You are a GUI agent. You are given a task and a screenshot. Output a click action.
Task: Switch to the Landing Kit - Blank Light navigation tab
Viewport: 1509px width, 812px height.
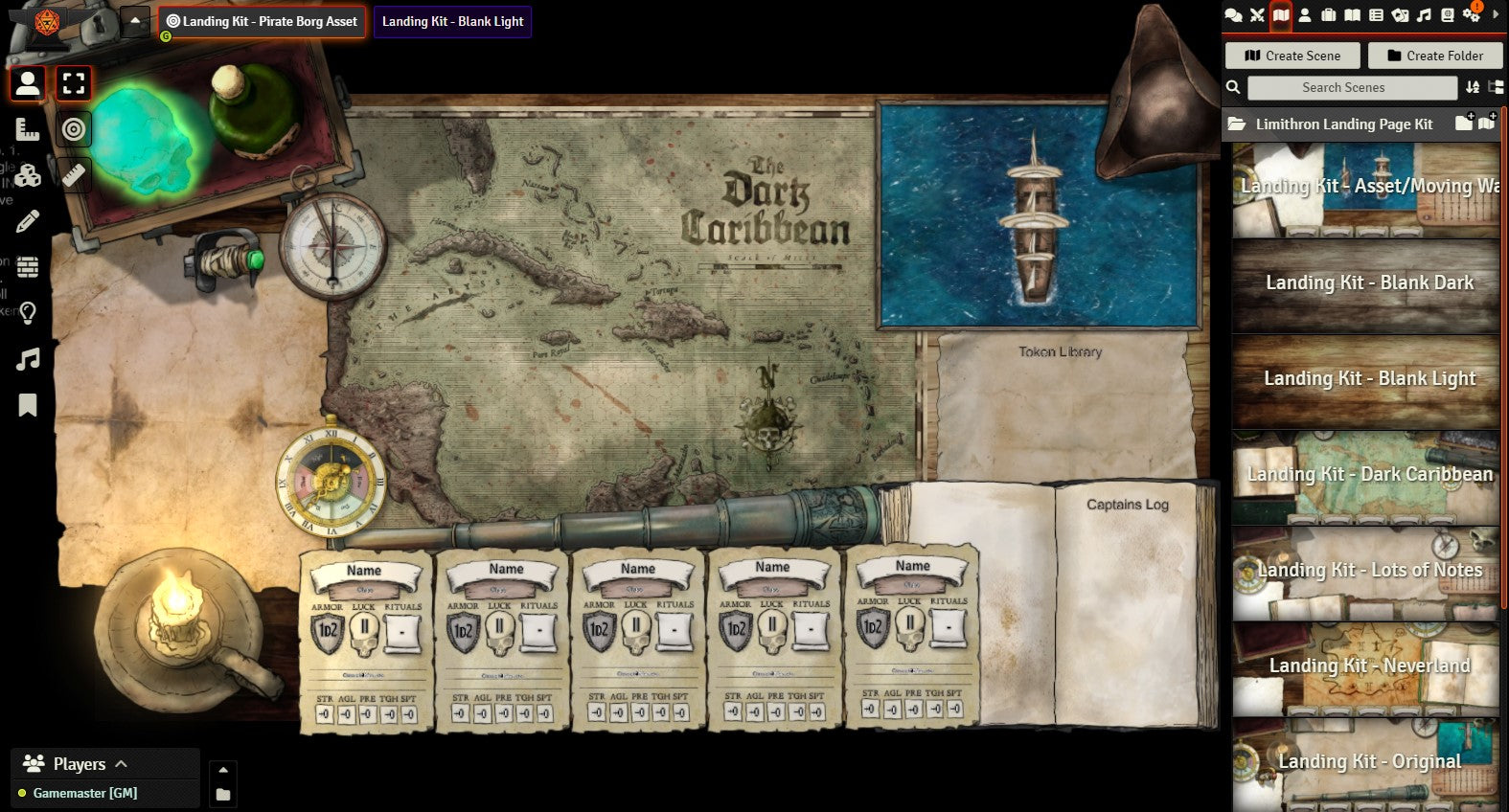click(452, 21)
